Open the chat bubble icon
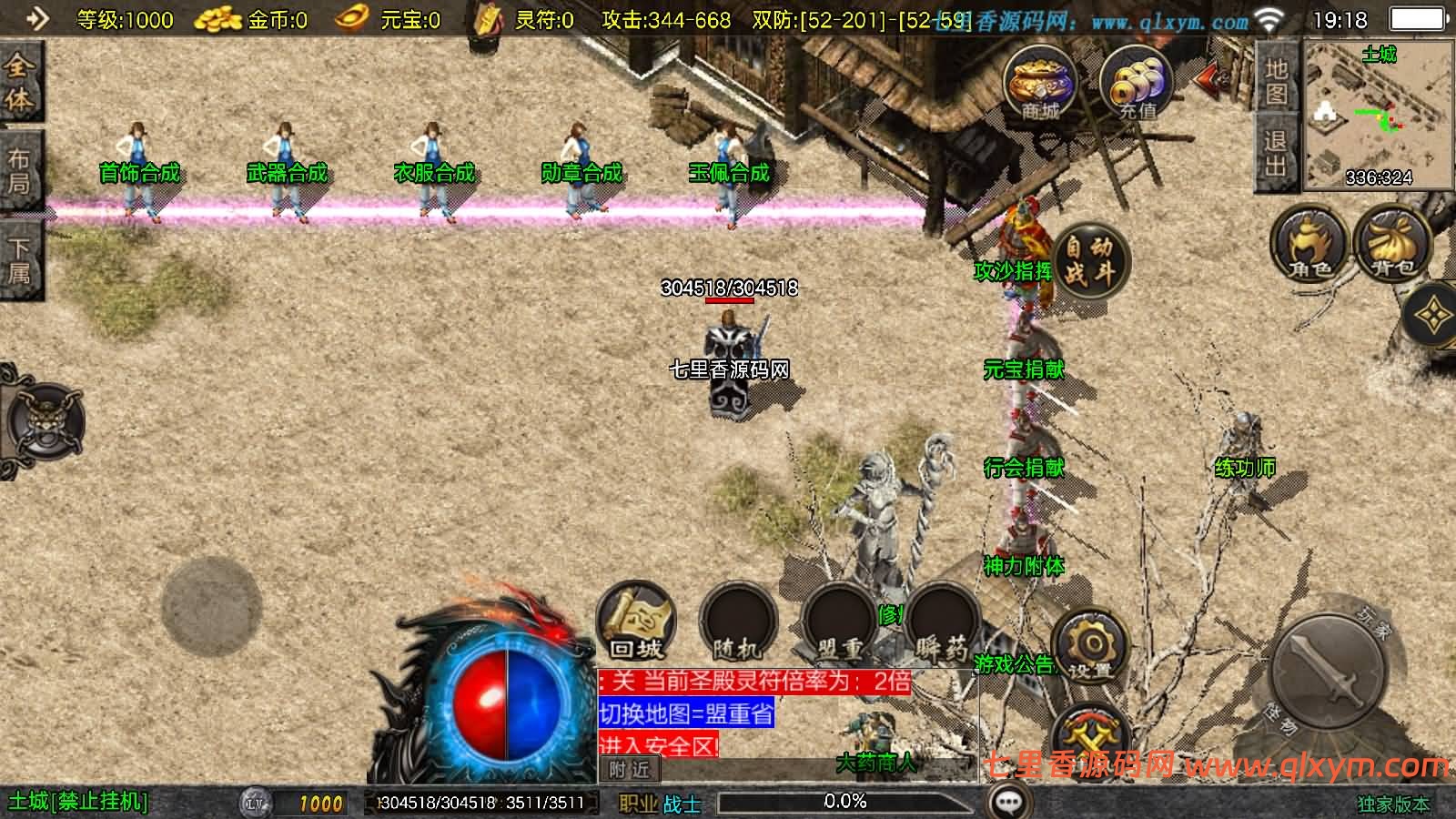 [x=1008, y=802]
